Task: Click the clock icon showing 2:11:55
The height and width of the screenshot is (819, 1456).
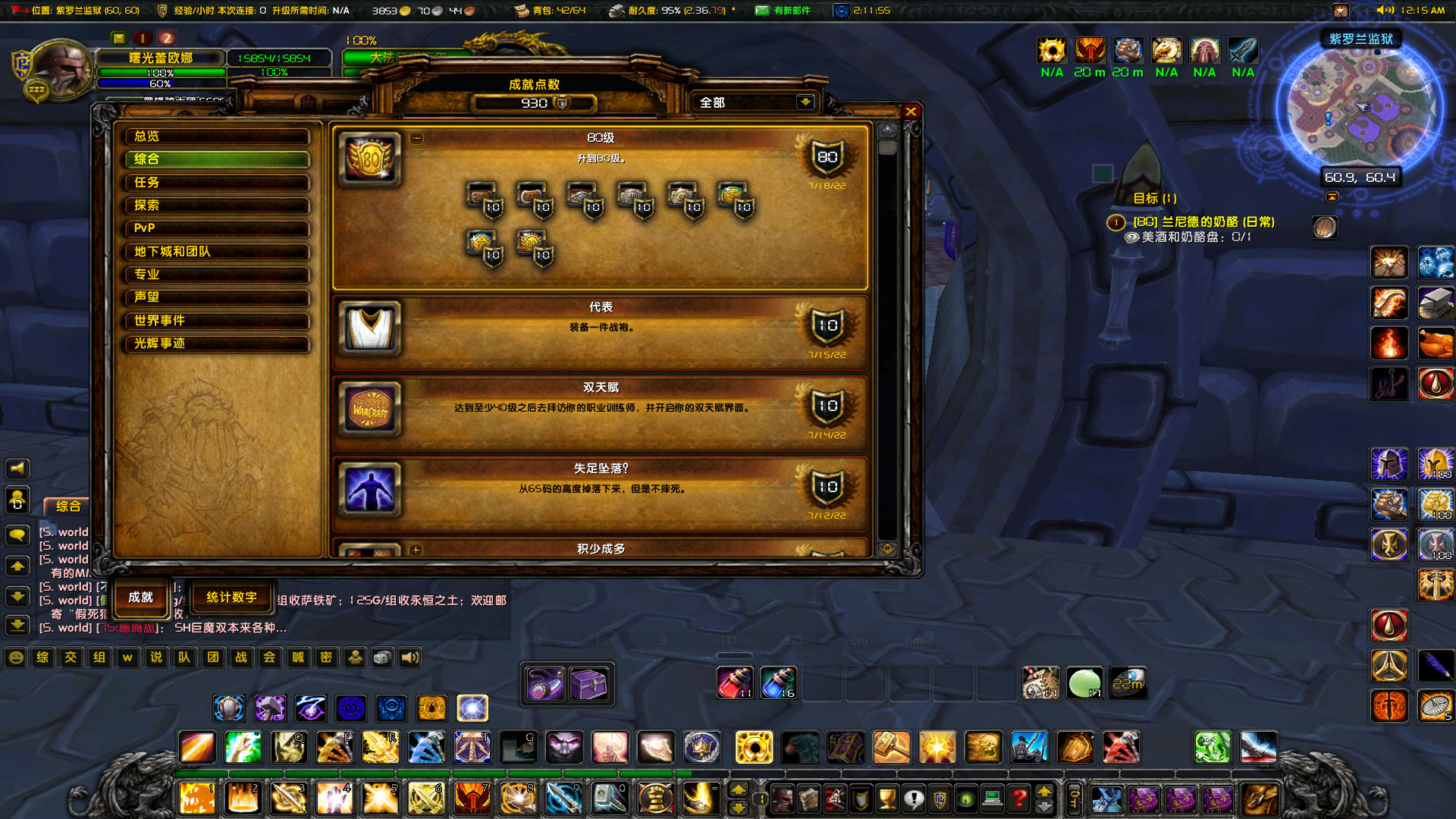Action: 842,11
